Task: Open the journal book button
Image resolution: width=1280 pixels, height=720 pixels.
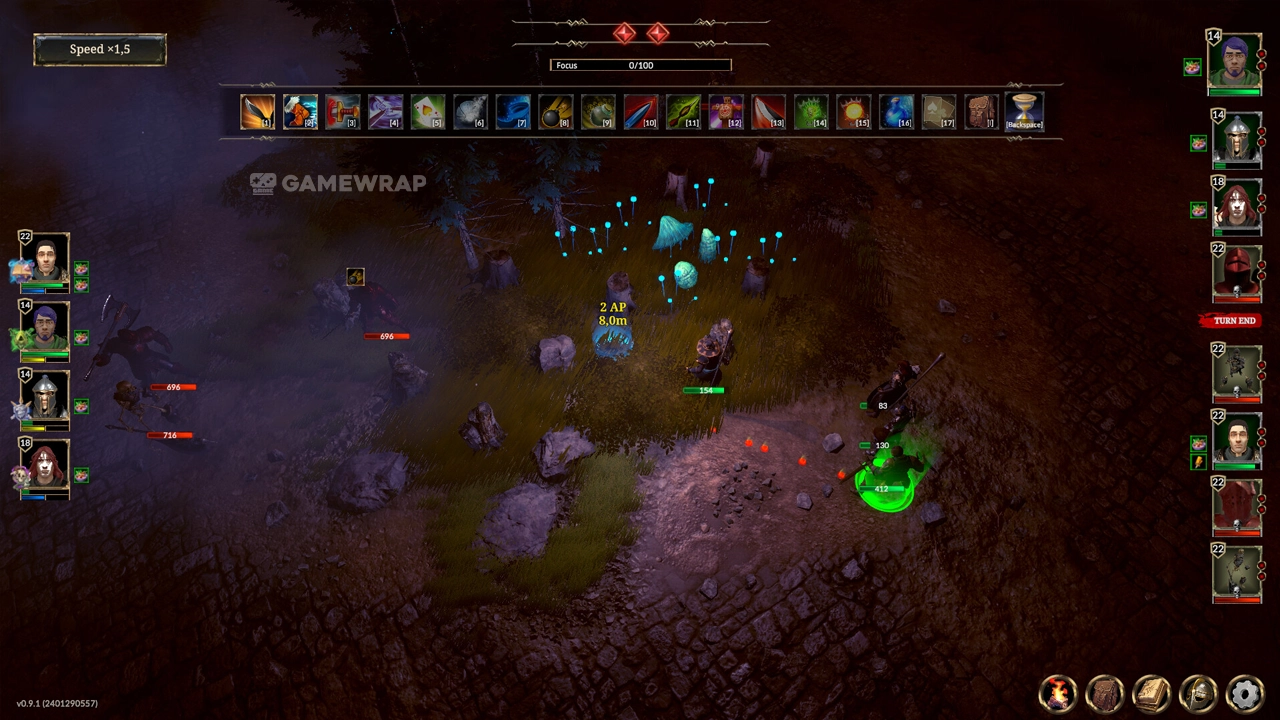Action: (x=1152, y=692)
